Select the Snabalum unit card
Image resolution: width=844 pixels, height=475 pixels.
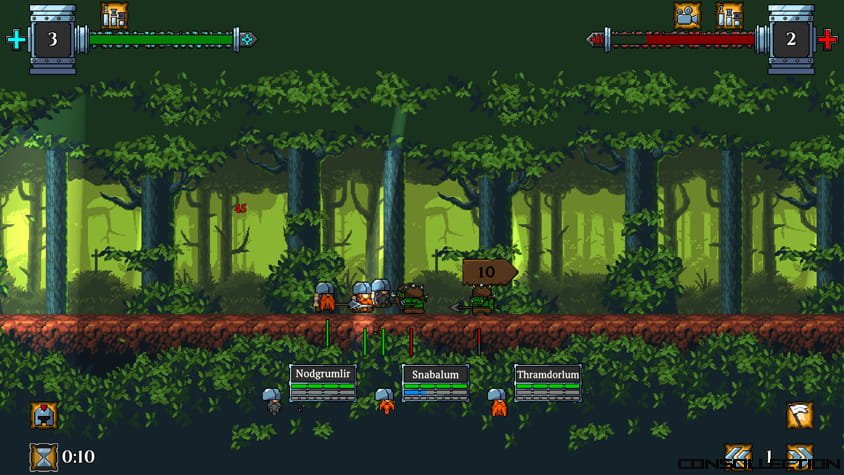436,383
